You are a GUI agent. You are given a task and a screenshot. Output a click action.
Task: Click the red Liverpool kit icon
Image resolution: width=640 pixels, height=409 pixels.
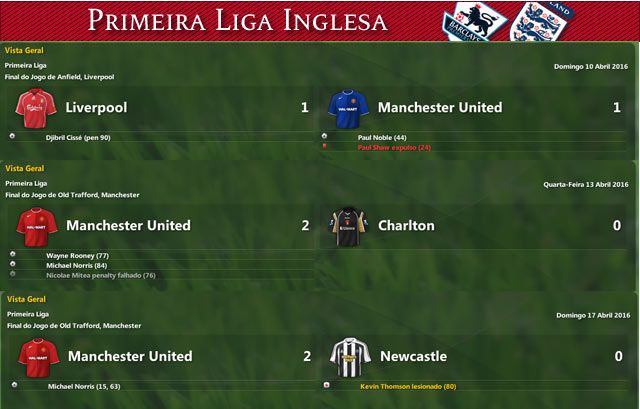(x=37, y=106)
